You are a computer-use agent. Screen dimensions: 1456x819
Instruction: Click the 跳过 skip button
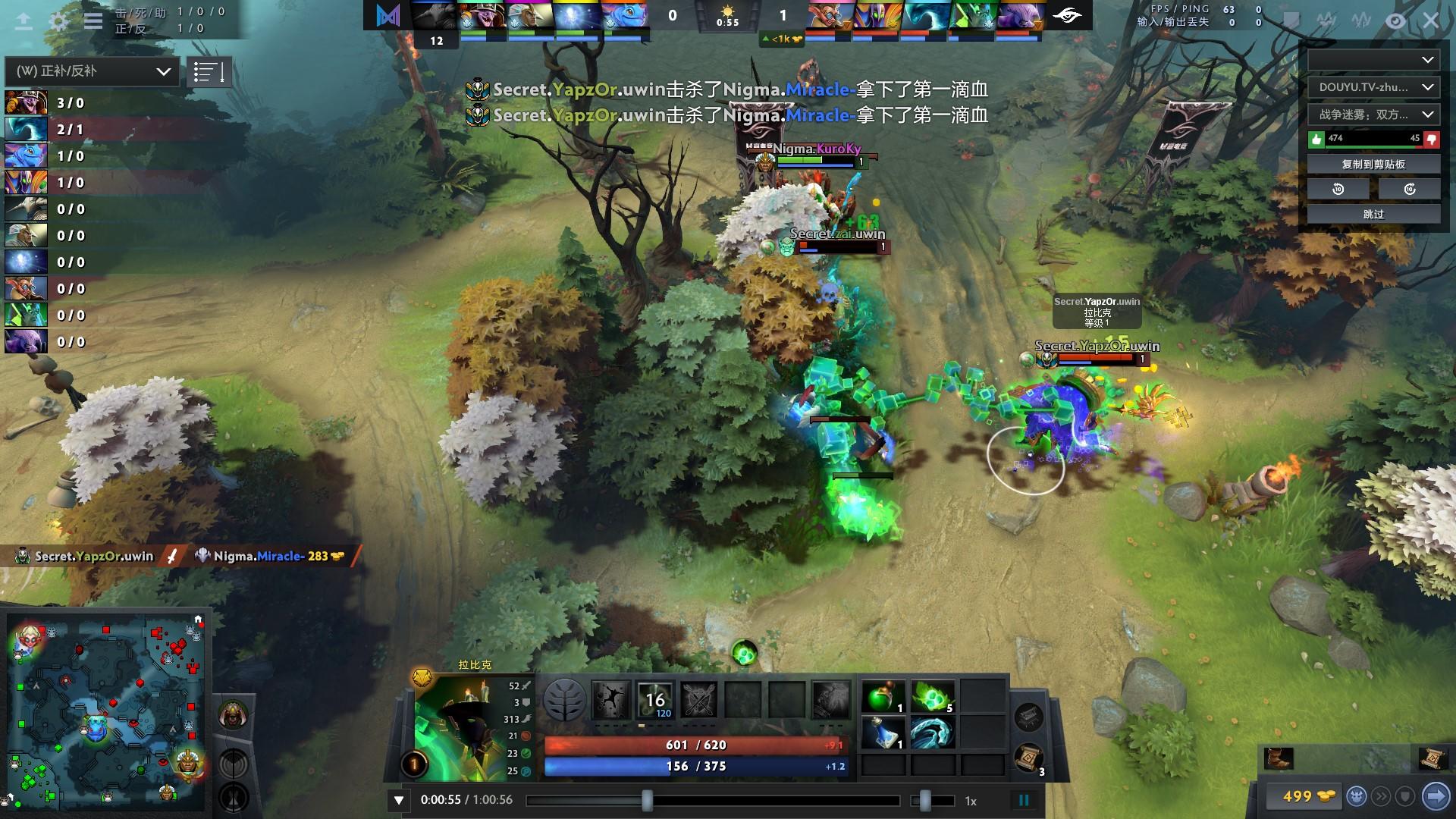point(1373,215)
